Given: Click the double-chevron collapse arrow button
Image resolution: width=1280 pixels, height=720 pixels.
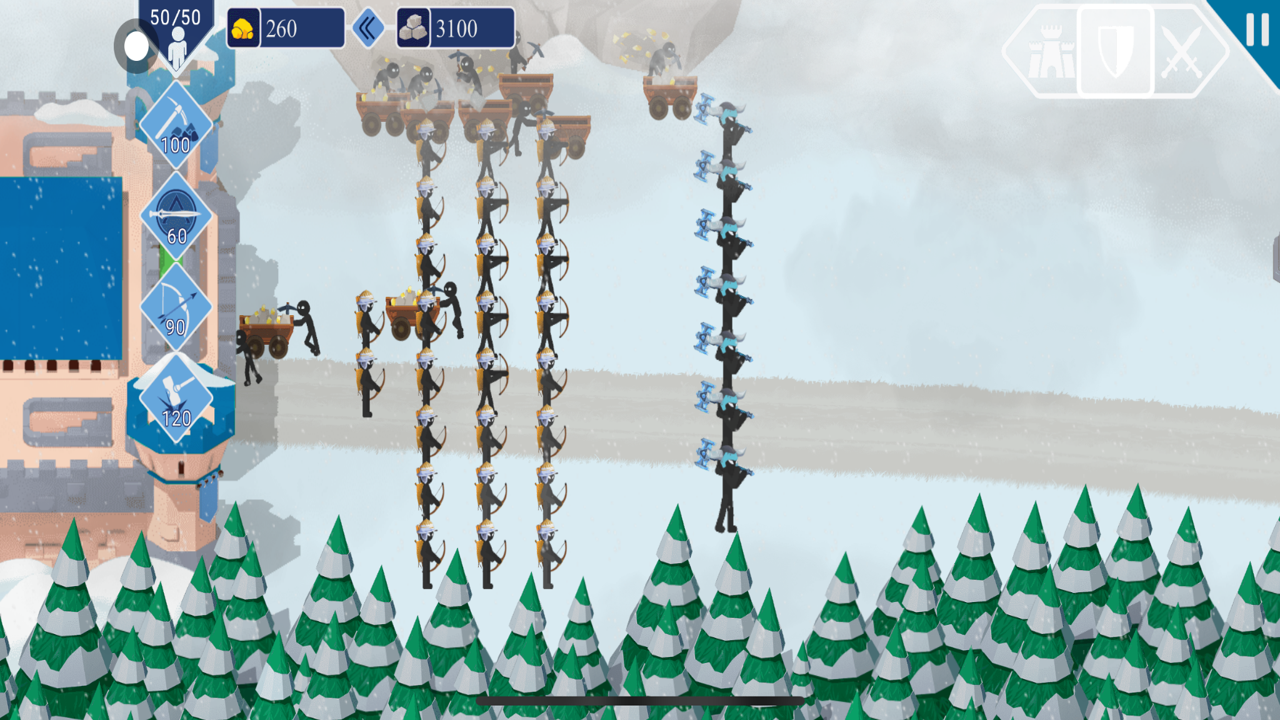Looking at the screenshot, I should coord(368,28).
